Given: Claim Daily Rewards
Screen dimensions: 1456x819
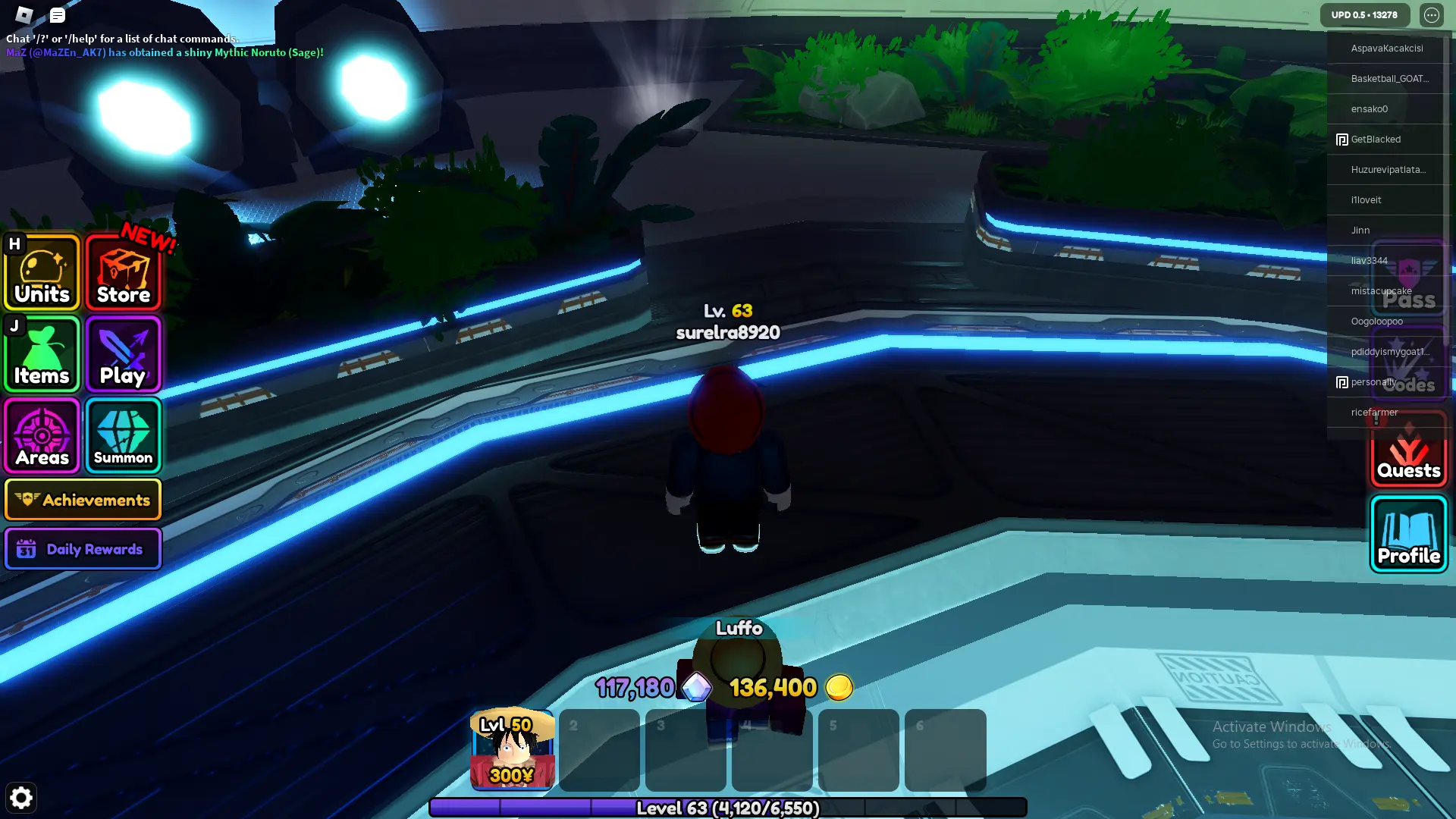Looking at the screenshot, I should [x=83, y=548].
